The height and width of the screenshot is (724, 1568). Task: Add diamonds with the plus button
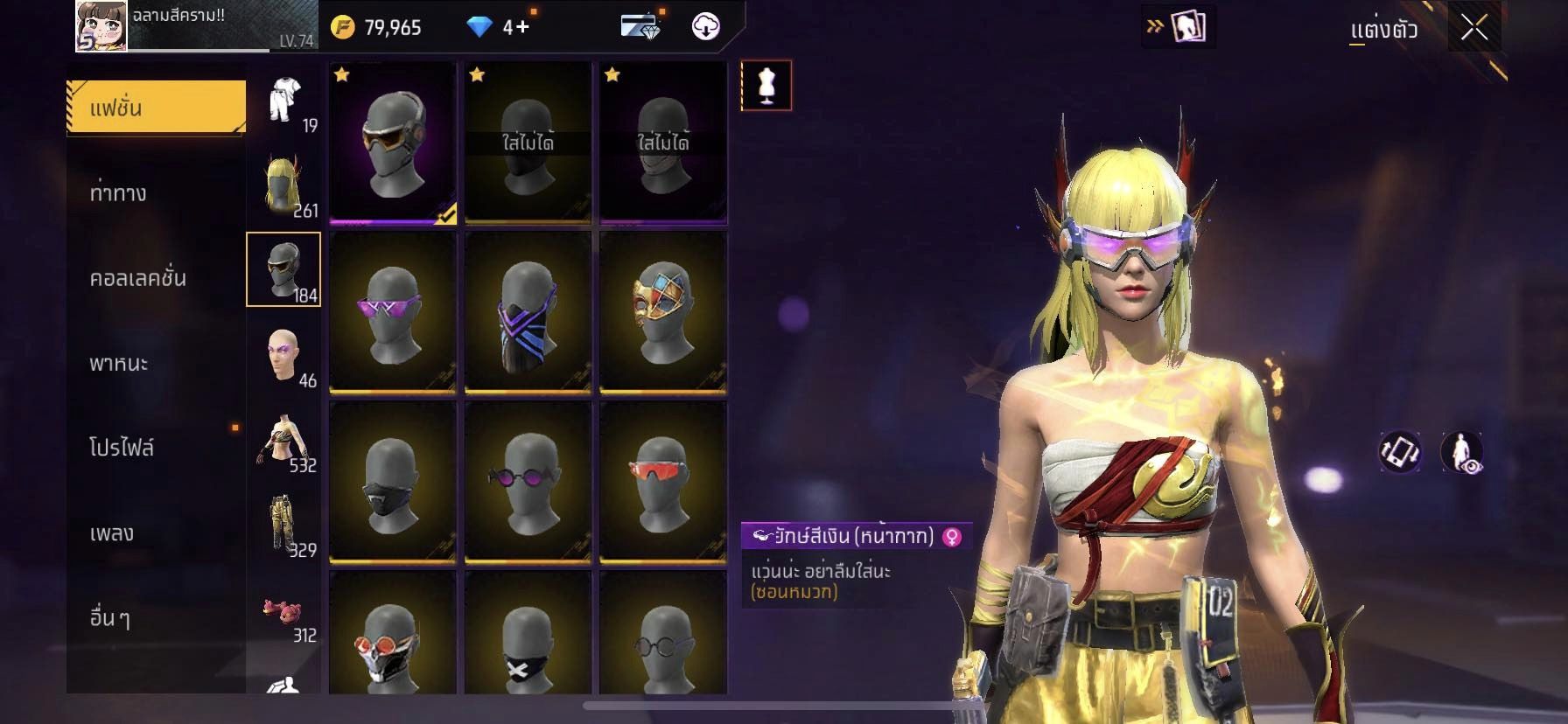(x=521, y=27)
